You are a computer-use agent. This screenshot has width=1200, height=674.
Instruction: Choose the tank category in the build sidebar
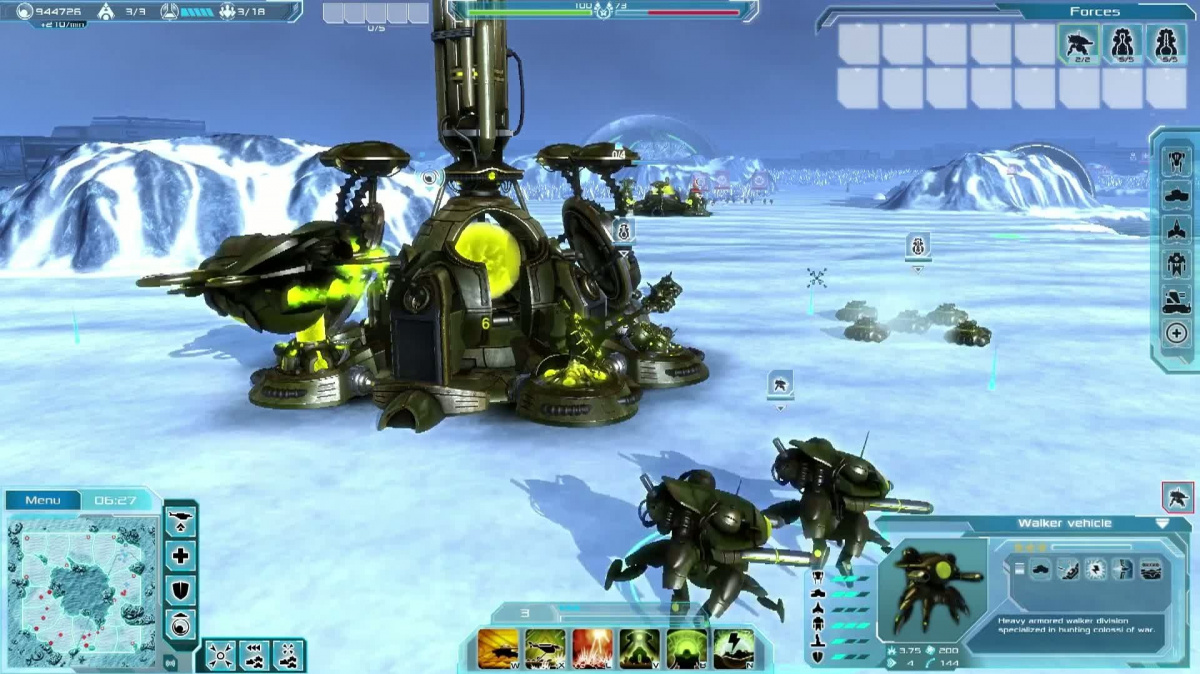click(1176, 194)
